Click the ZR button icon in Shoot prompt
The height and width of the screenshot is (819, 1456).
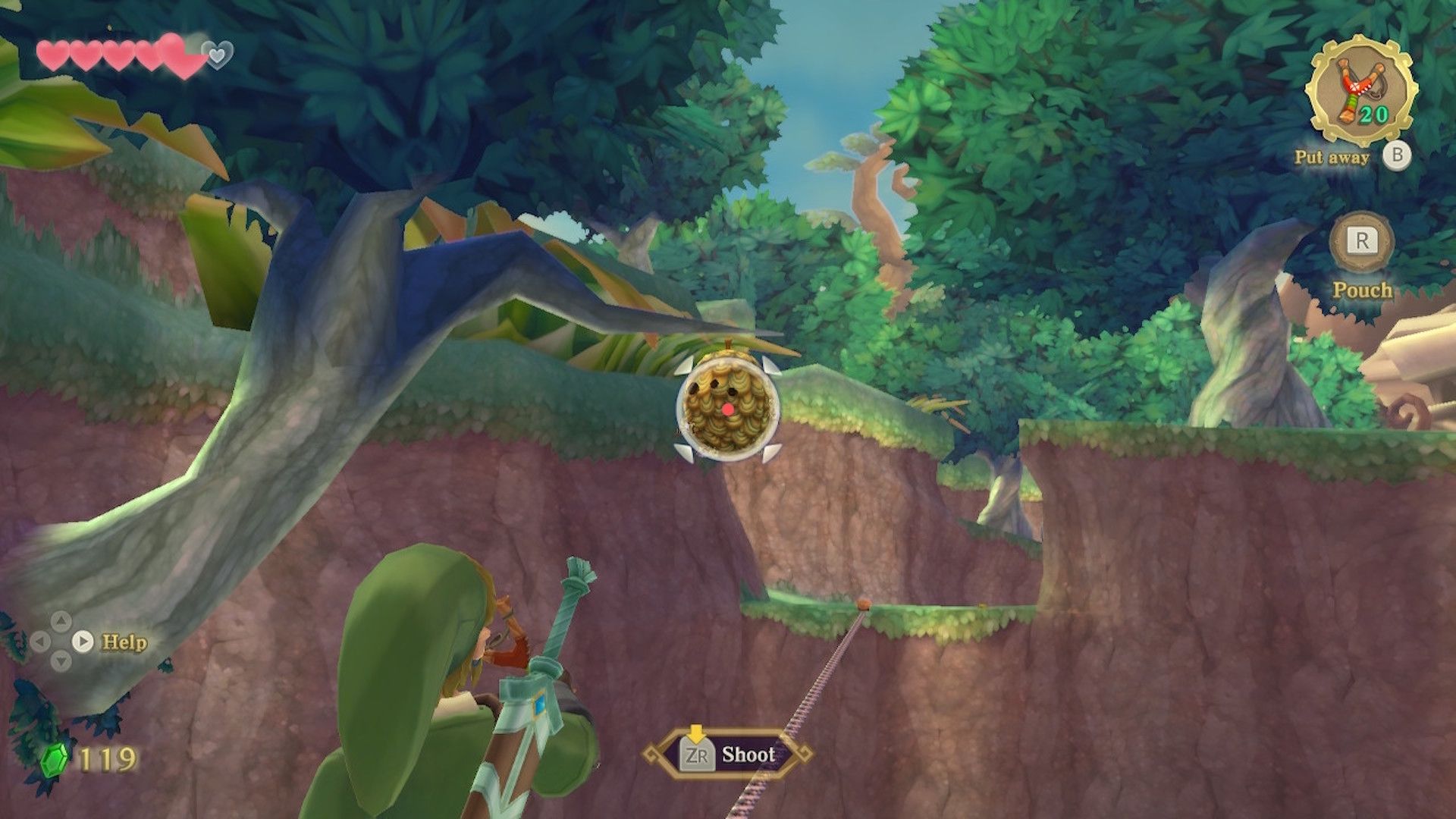[698, 755]
